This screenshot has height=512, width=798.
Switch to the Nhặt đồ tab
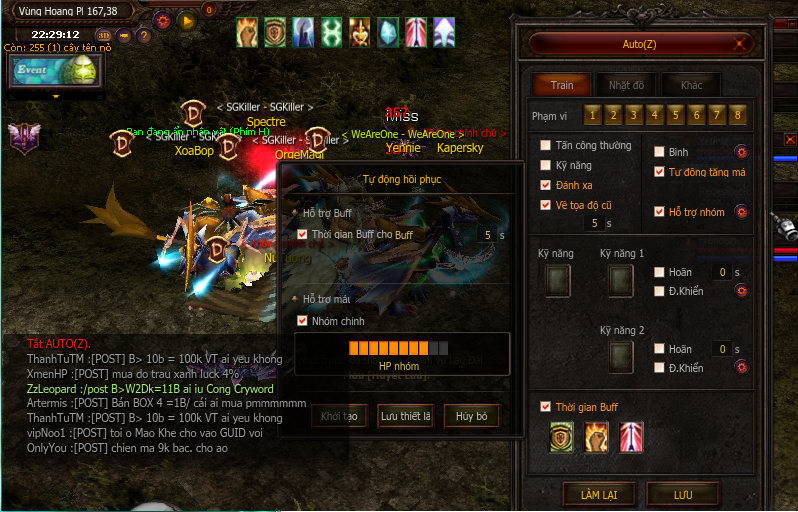tap(626, 85)
